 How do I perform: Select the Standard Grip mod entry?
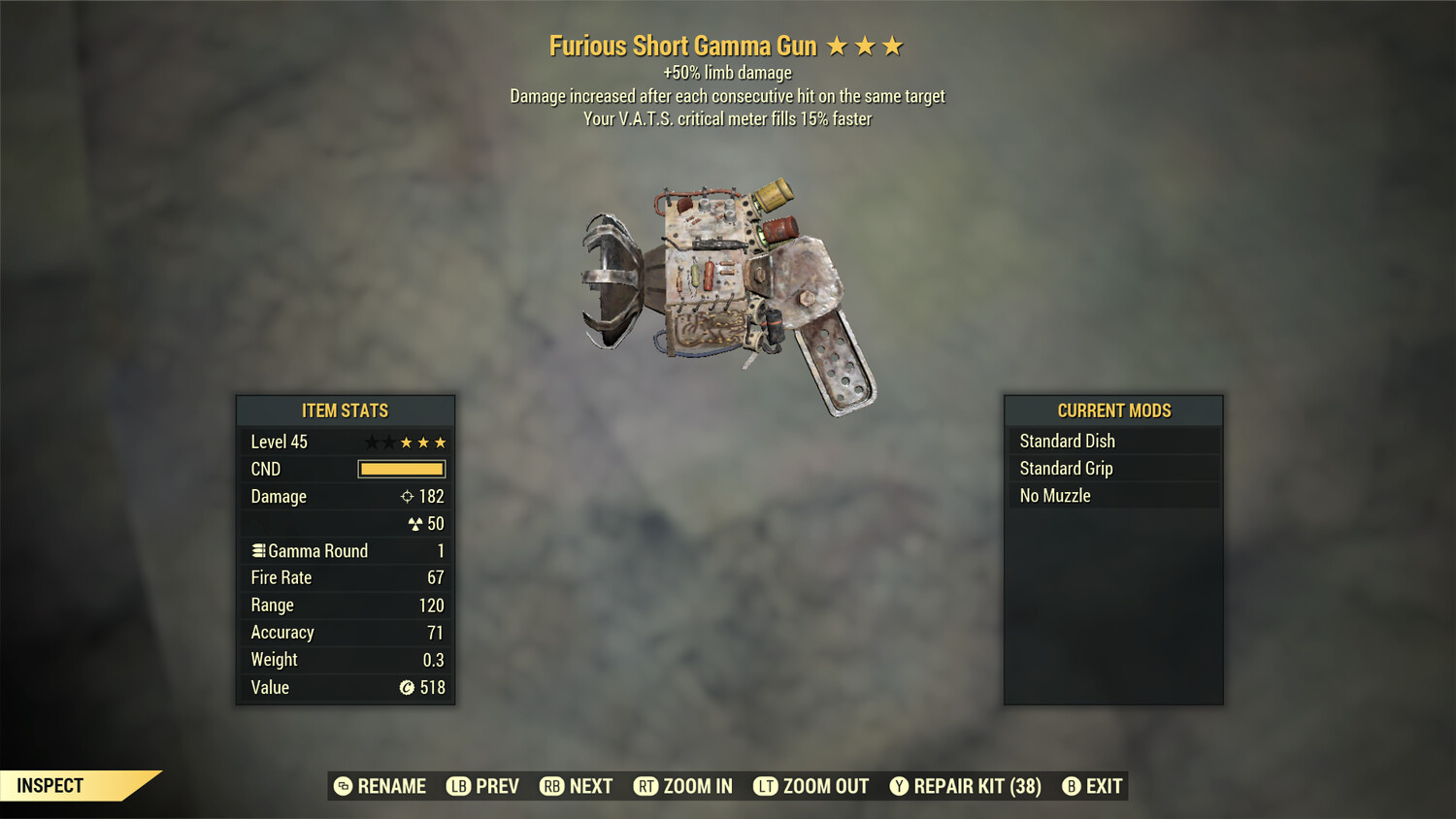[x=1066, y=468]
